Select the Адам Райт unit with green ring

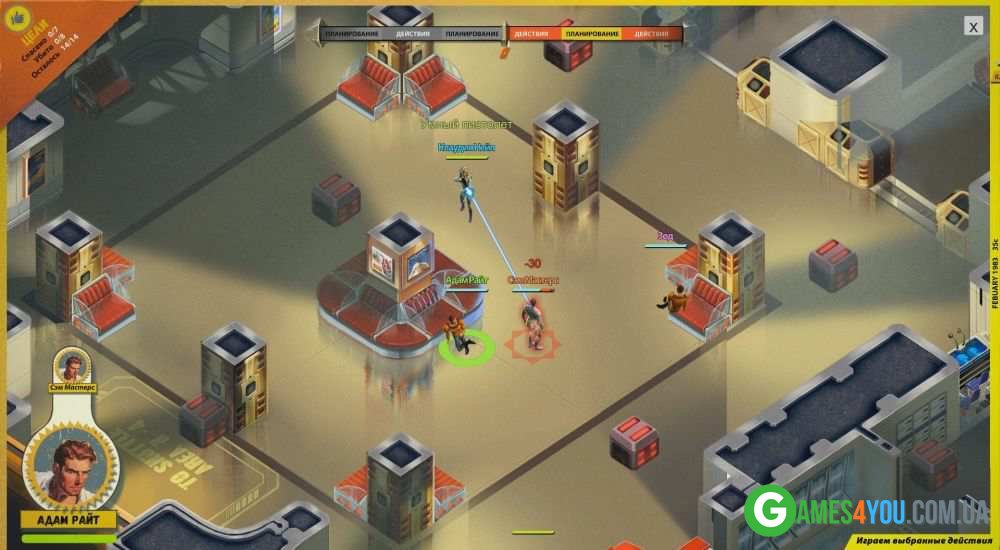click(462, 338)
